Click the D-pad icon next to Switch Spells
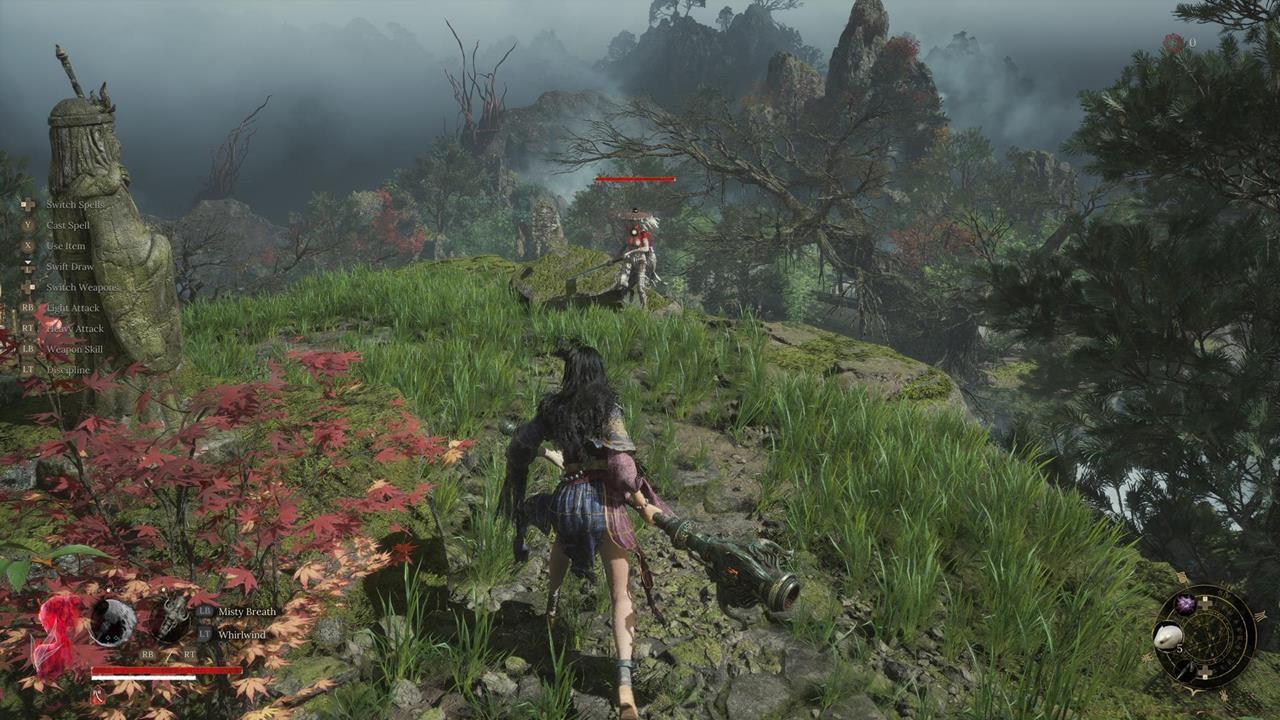The height and width of the screenshot is (720, 1280). click(x=26, y=205)
